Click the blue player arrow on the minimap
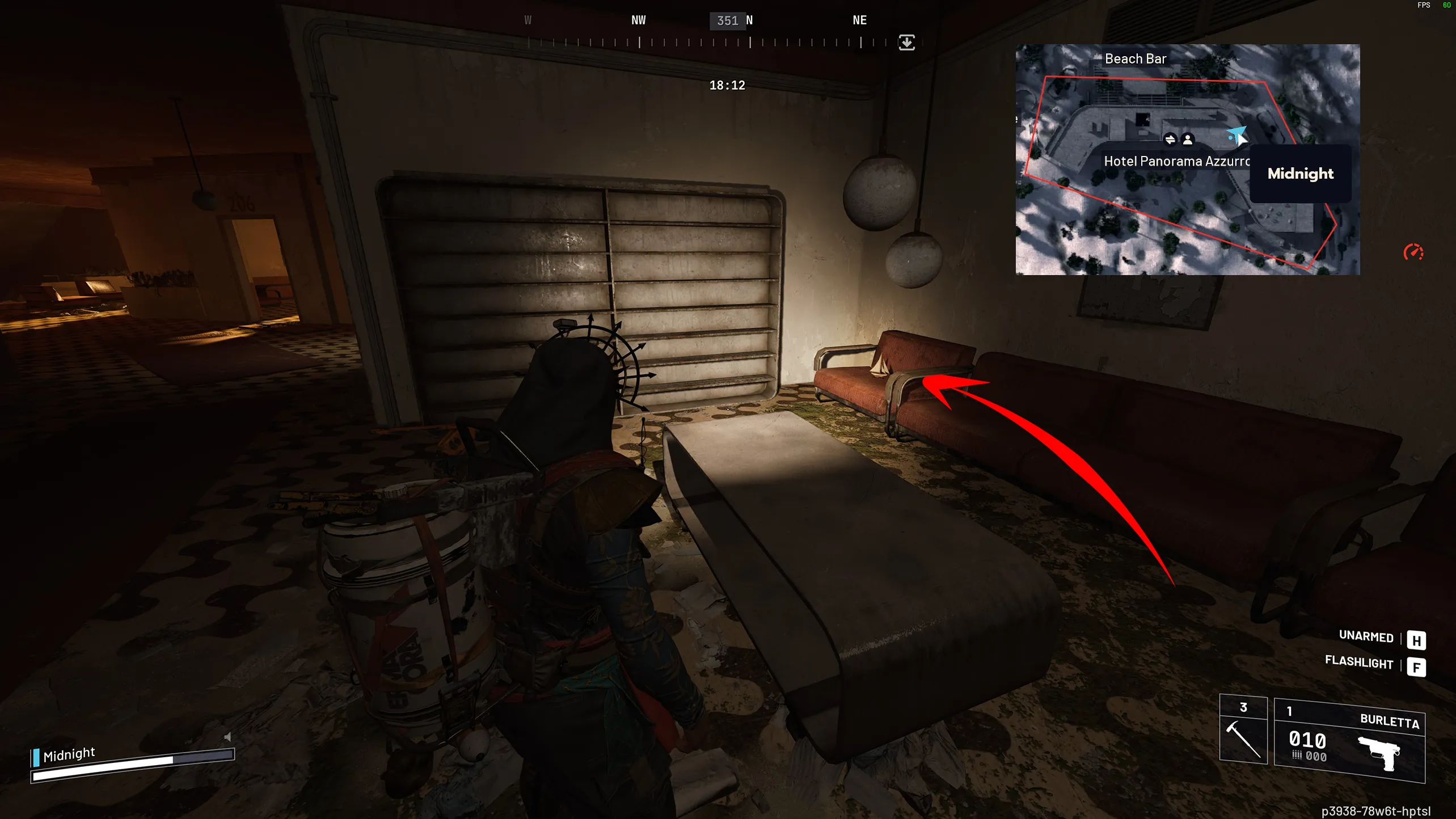This screenshot has width=1456, height=819. (1236, 135)
